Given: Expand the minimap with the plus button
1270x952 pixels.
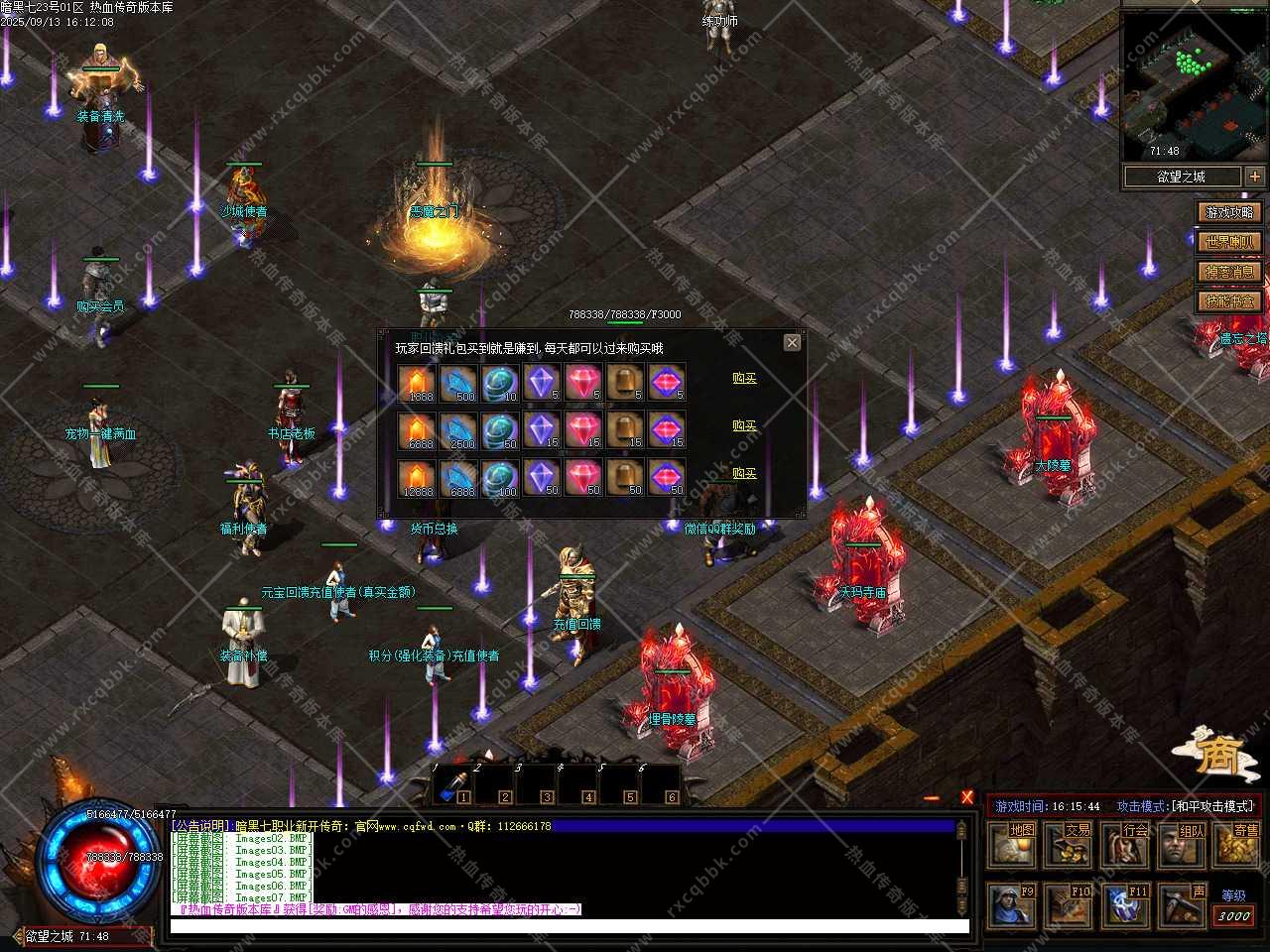Looking at the screenshot, I should [1255, 177].
